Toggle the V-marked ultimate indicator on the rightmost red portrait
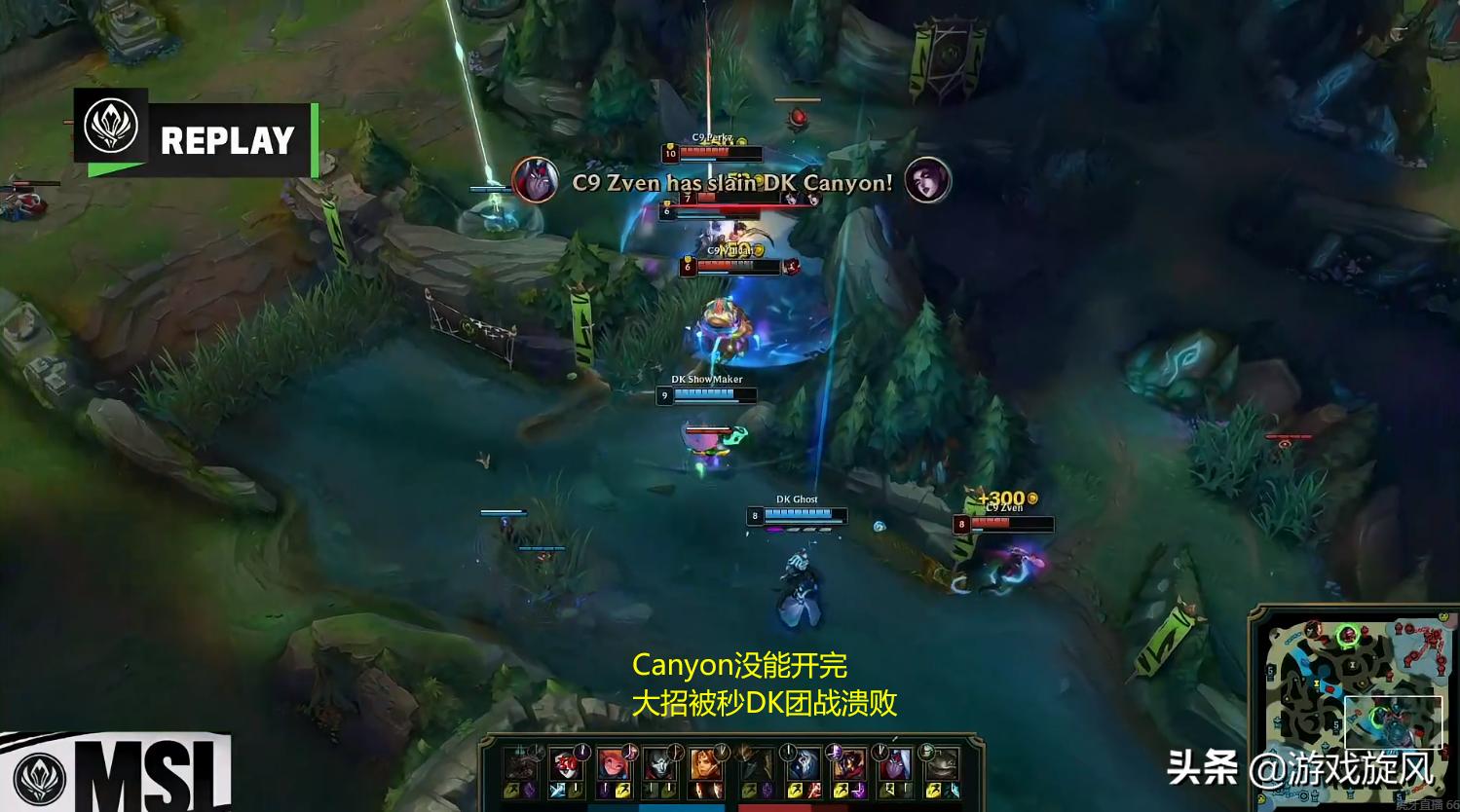This screenshot has height=812, width=1460. coord(880,752)
